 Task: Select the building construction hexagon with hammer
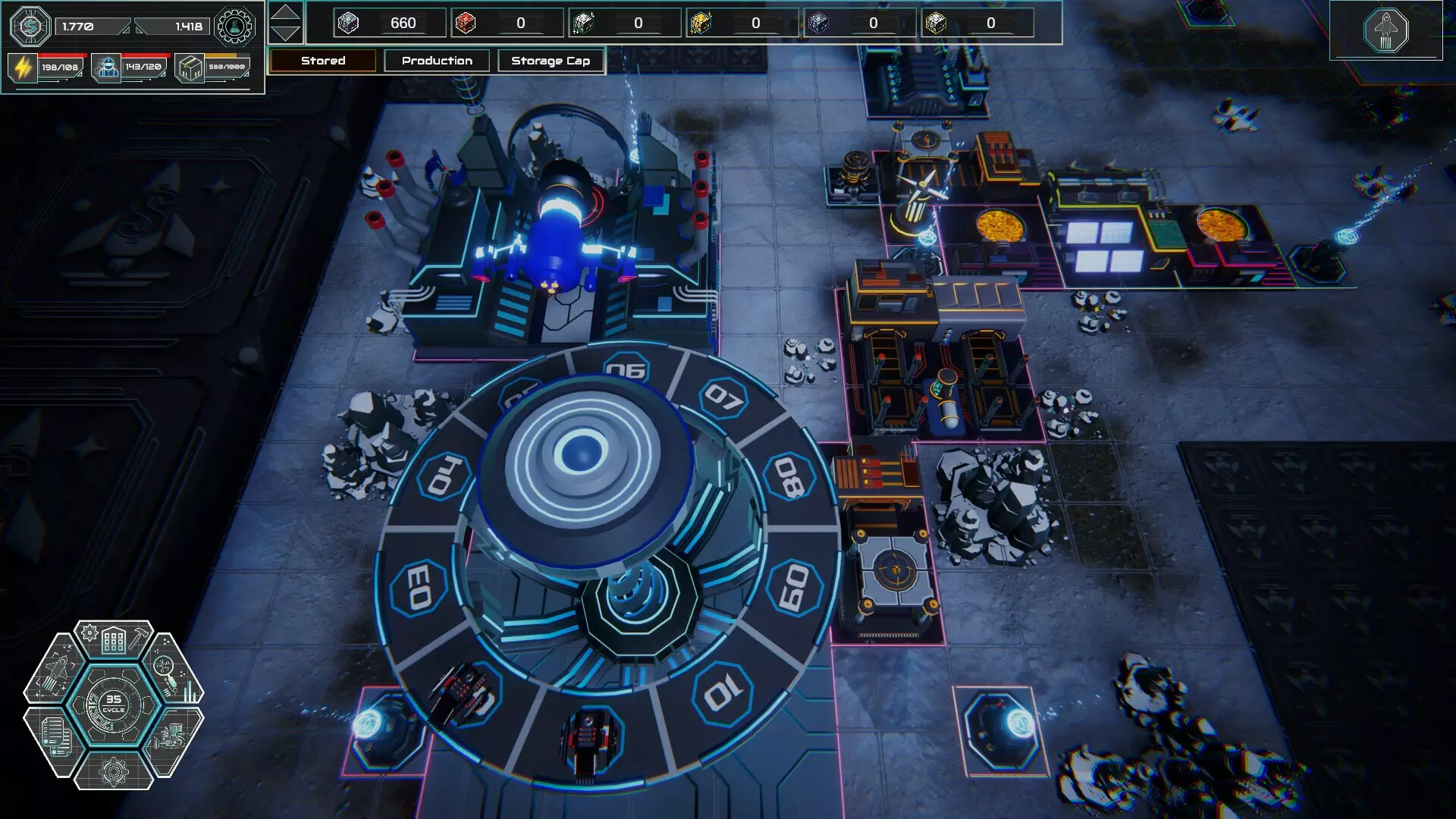pyautogui.click(x=114, y=639)
